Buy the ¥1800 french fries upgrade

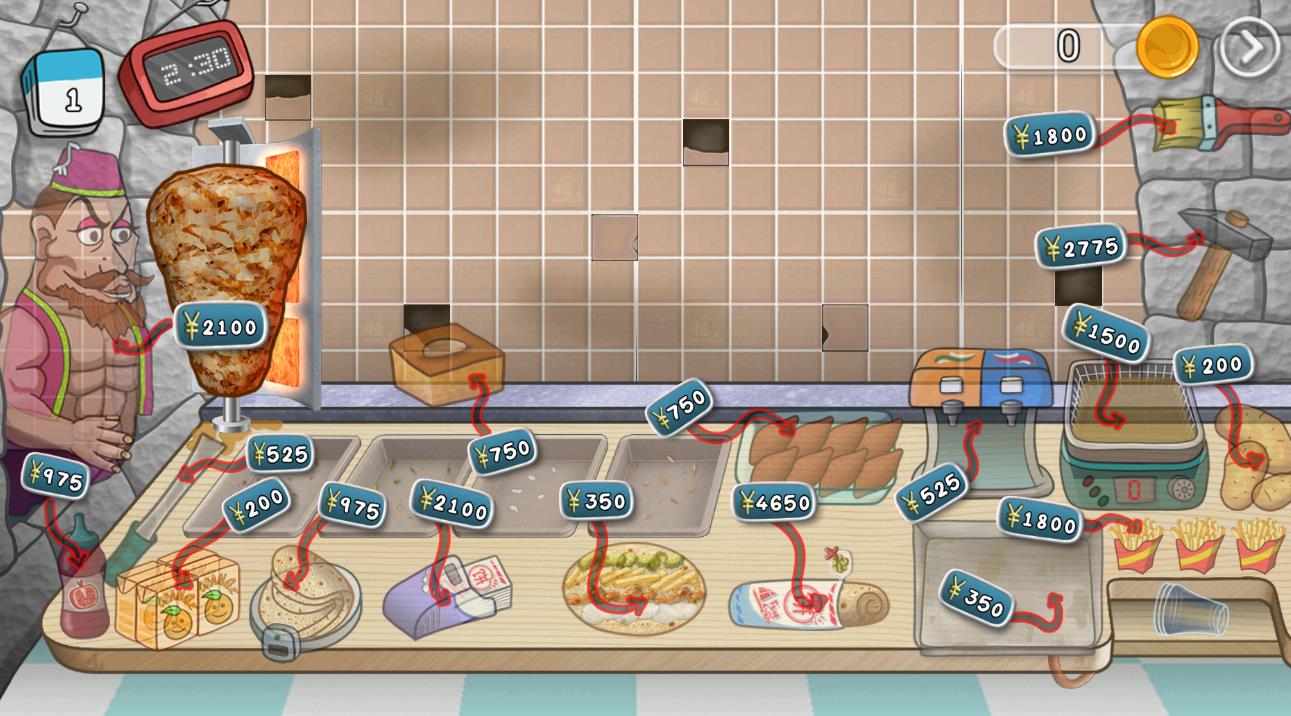1040,519
